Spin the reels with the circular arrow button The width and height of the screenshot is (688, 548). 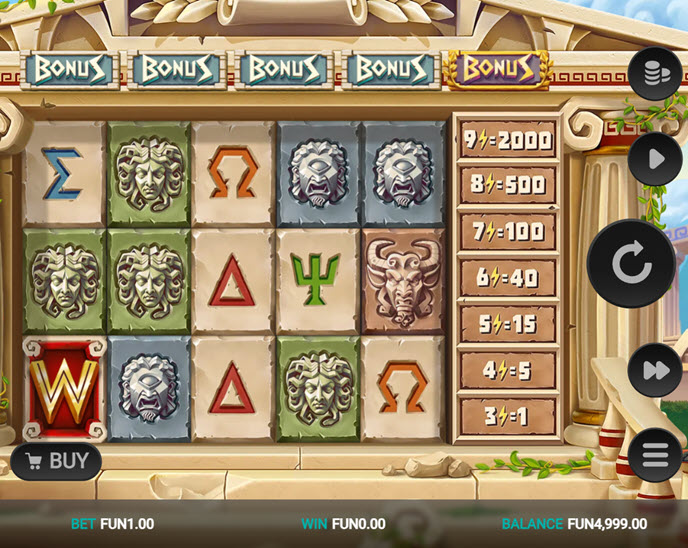coord(631,264)
